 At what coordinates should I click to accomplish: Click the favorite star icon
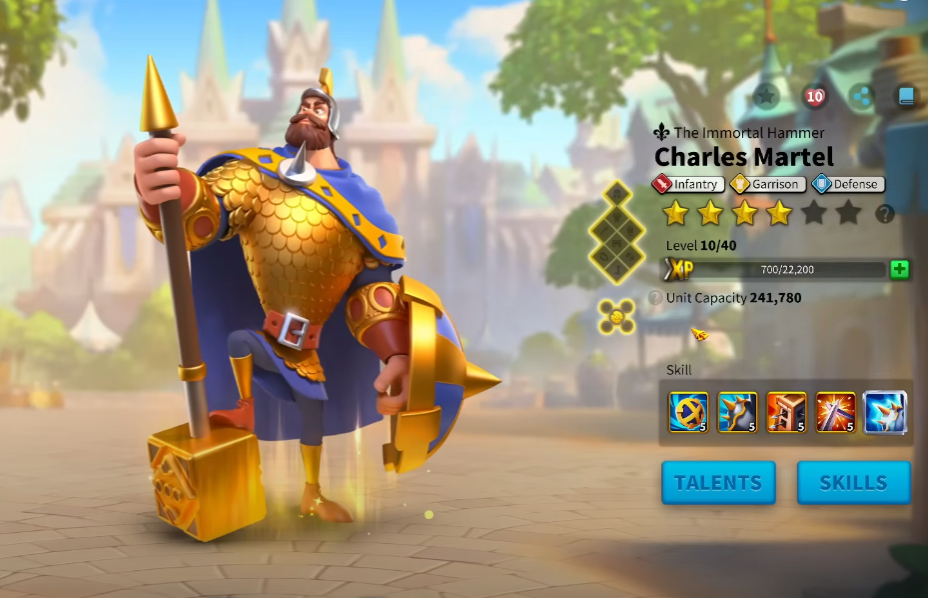(766, 96)
